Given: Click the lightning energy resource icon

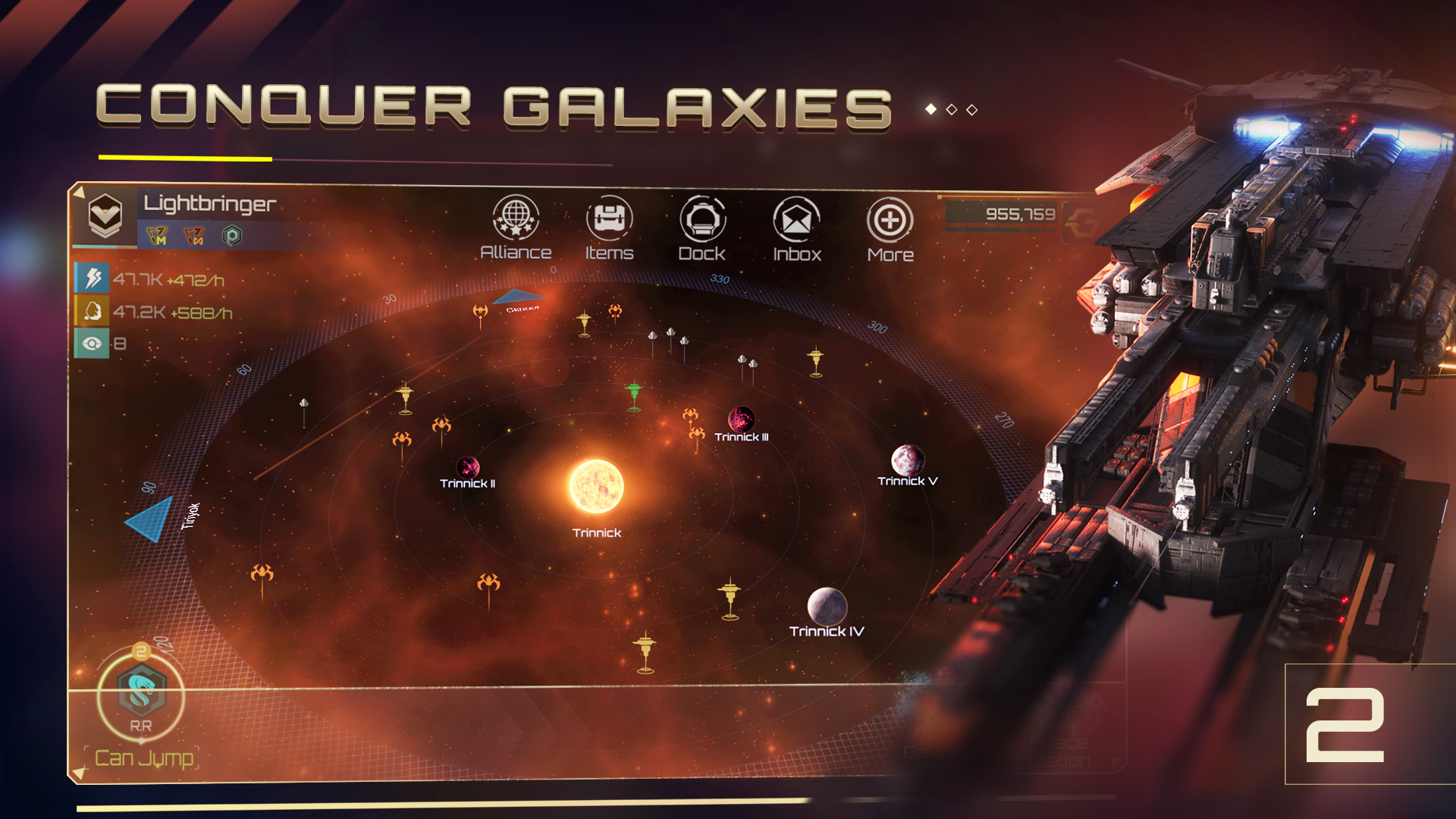Looking at the screenshot, I should [93, 279].
